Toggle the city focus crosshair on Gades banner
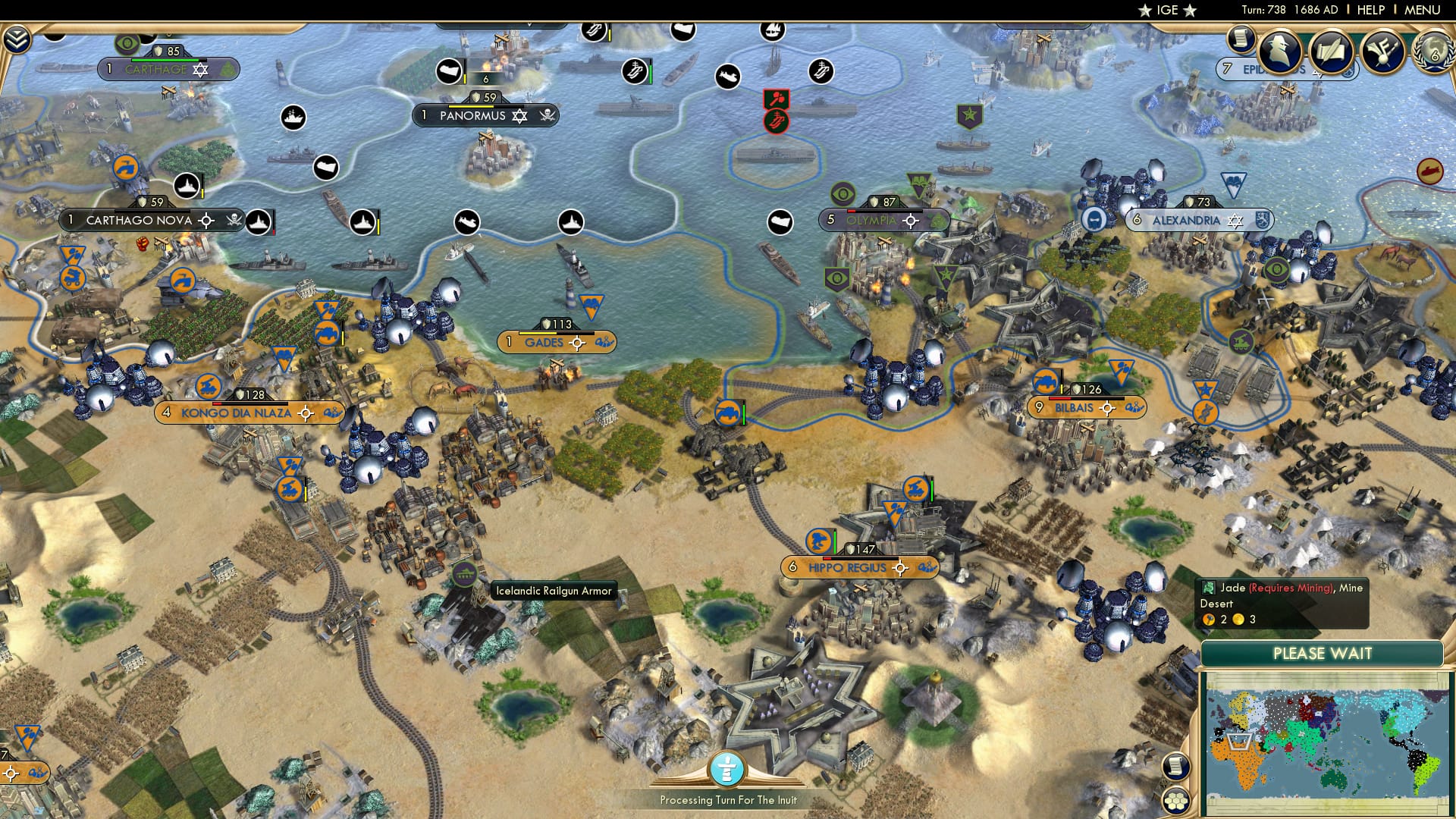The height and width of the screenshot is (819, 1456). [x=578, y=343]
